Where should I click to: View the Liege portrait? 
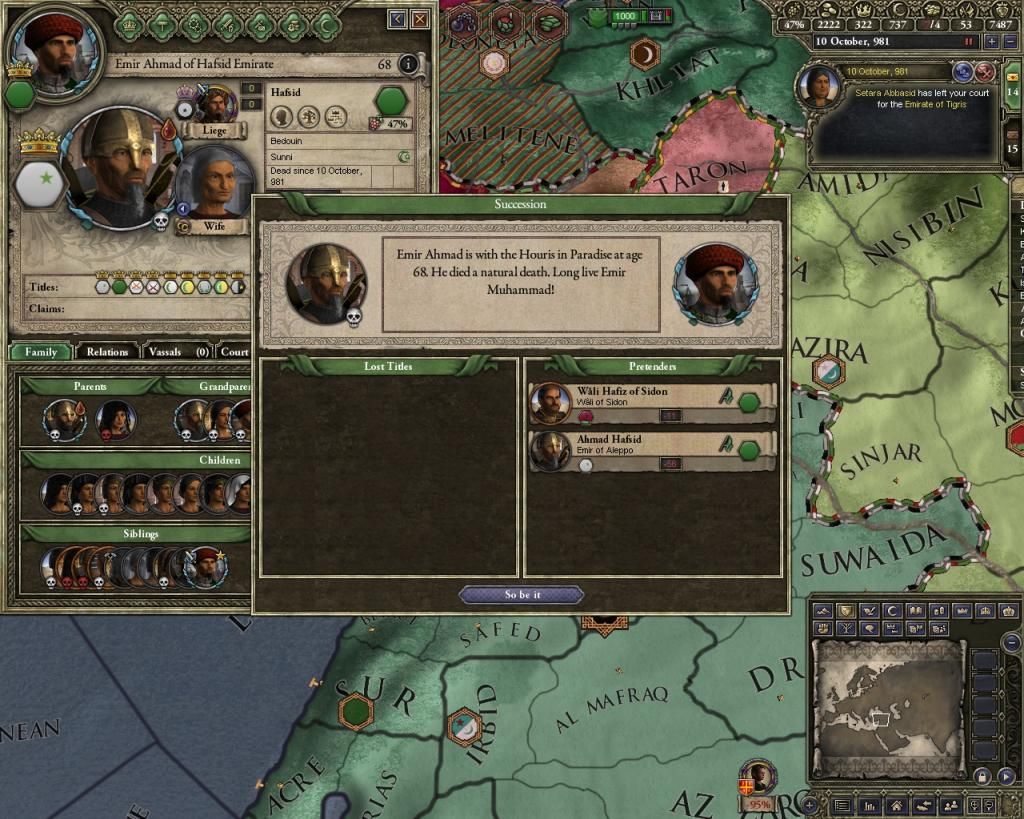pyautogui.click(x=214, y=104)
